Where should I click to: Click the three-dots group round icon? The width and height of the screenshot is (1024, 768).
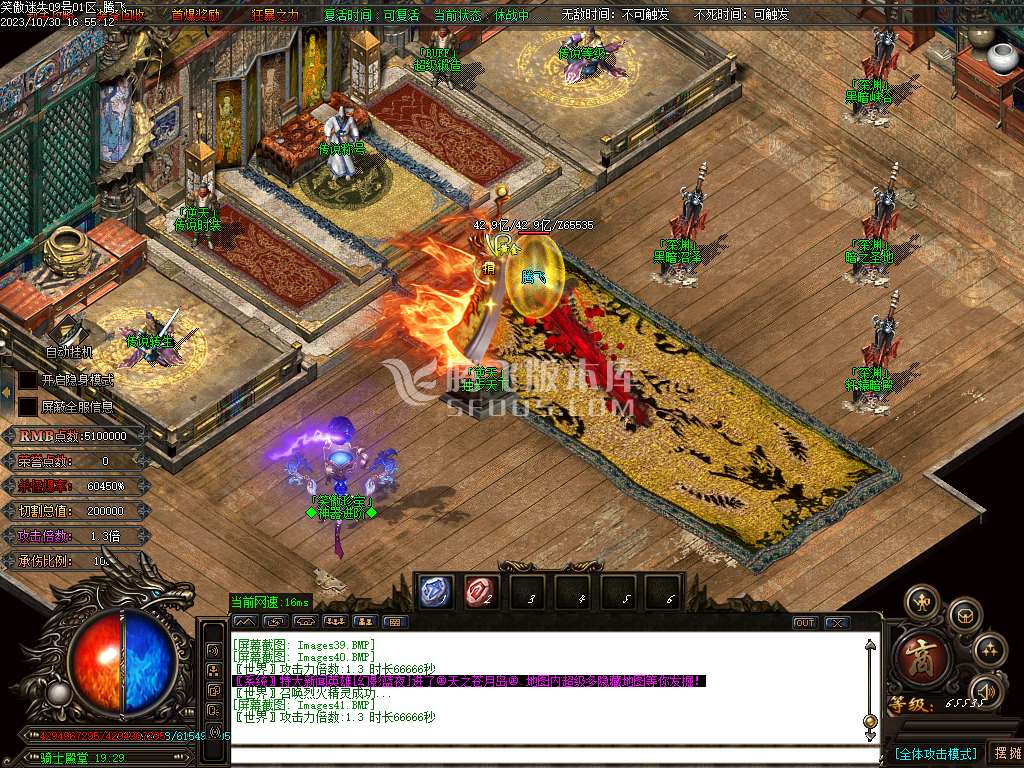tap(990, 650)
